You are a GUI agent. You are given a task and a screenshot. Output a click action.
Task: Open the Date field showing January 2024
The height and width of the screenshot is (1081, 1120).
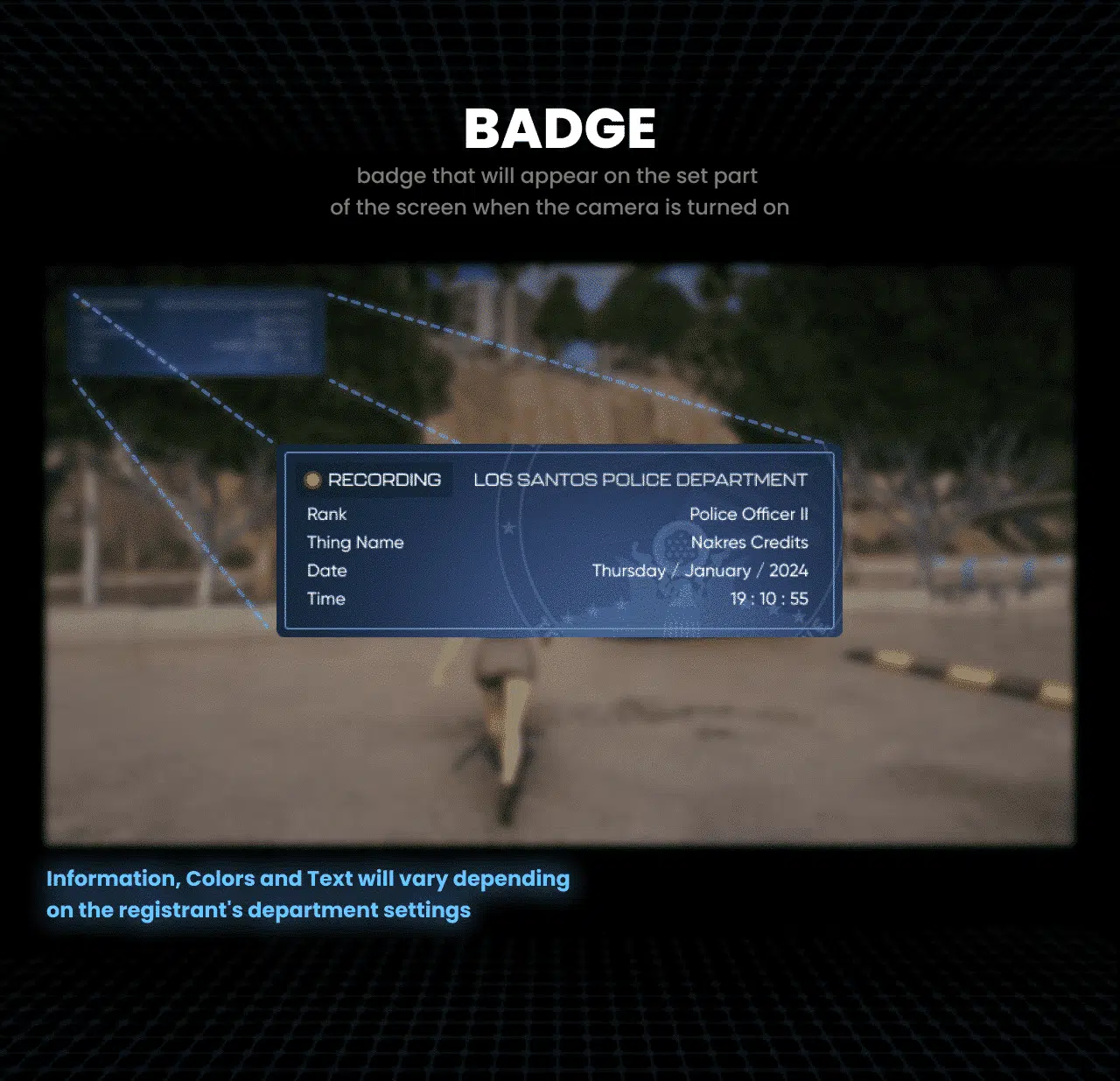(700, 571)
